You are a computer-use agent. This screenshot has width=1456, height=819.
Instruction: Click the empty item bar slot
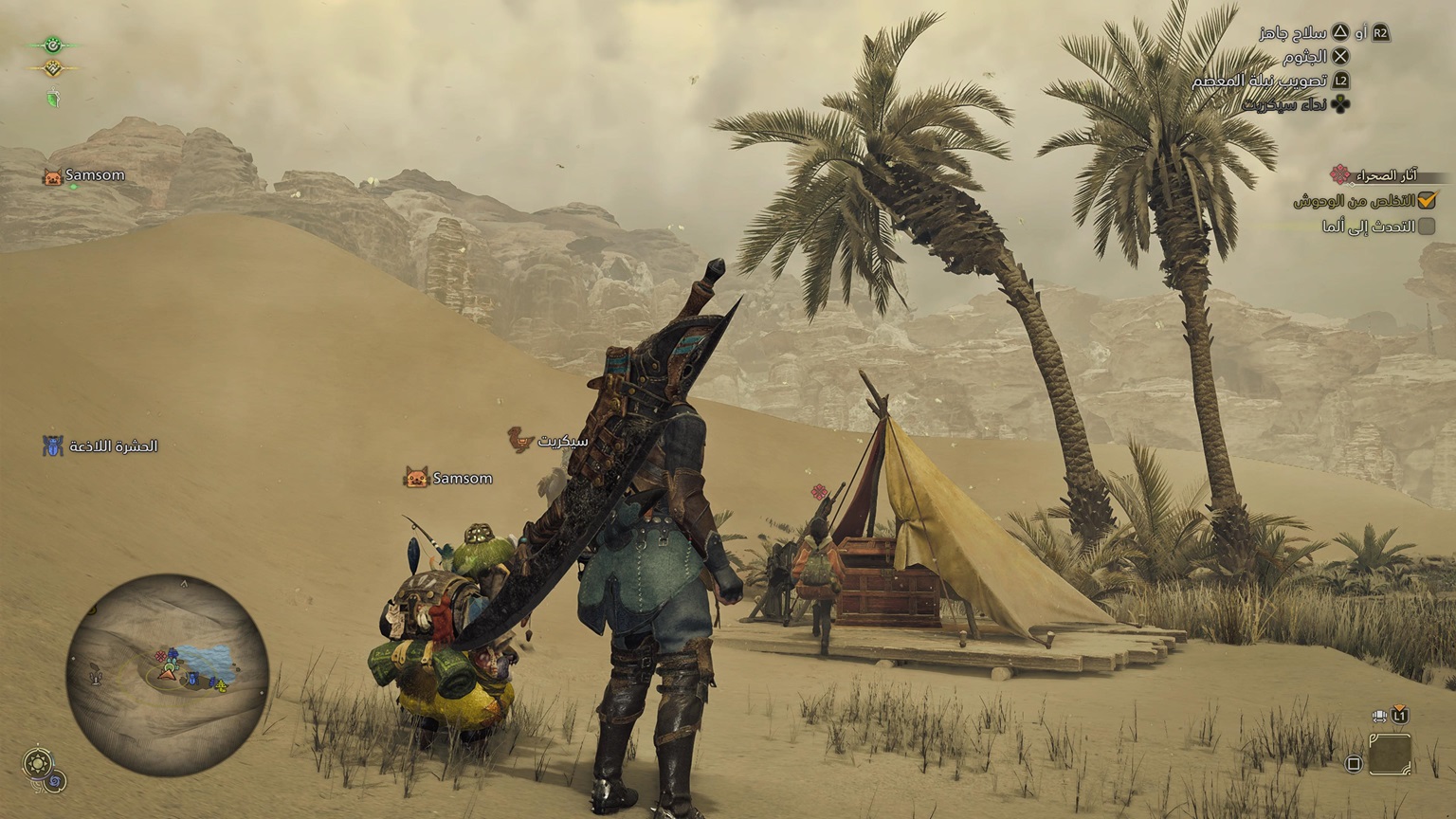[x=1390, y=755]
